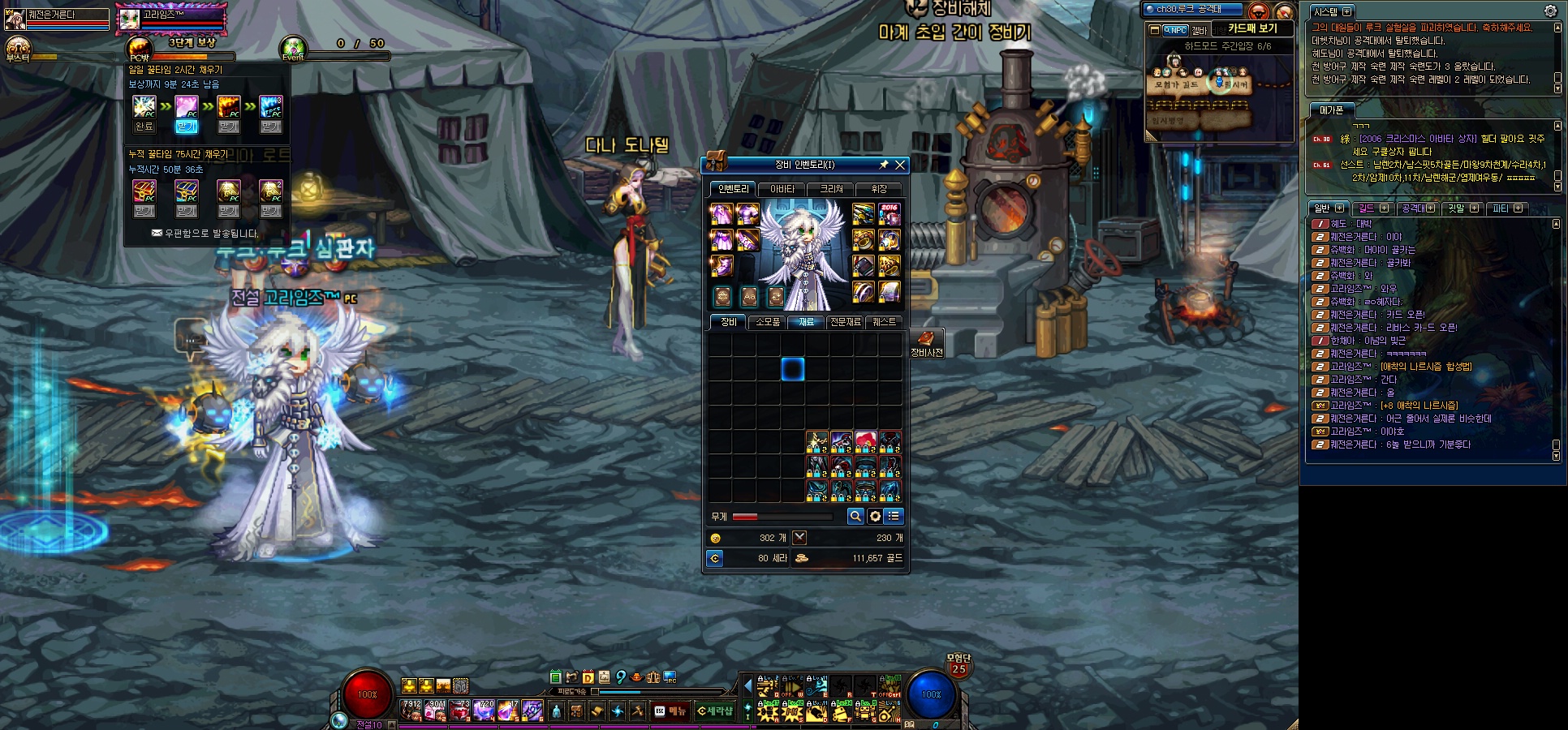Viewport: 1568px width, 730px height.
Task: Open the inventory gear settings button
Action: tap(874, 517)
